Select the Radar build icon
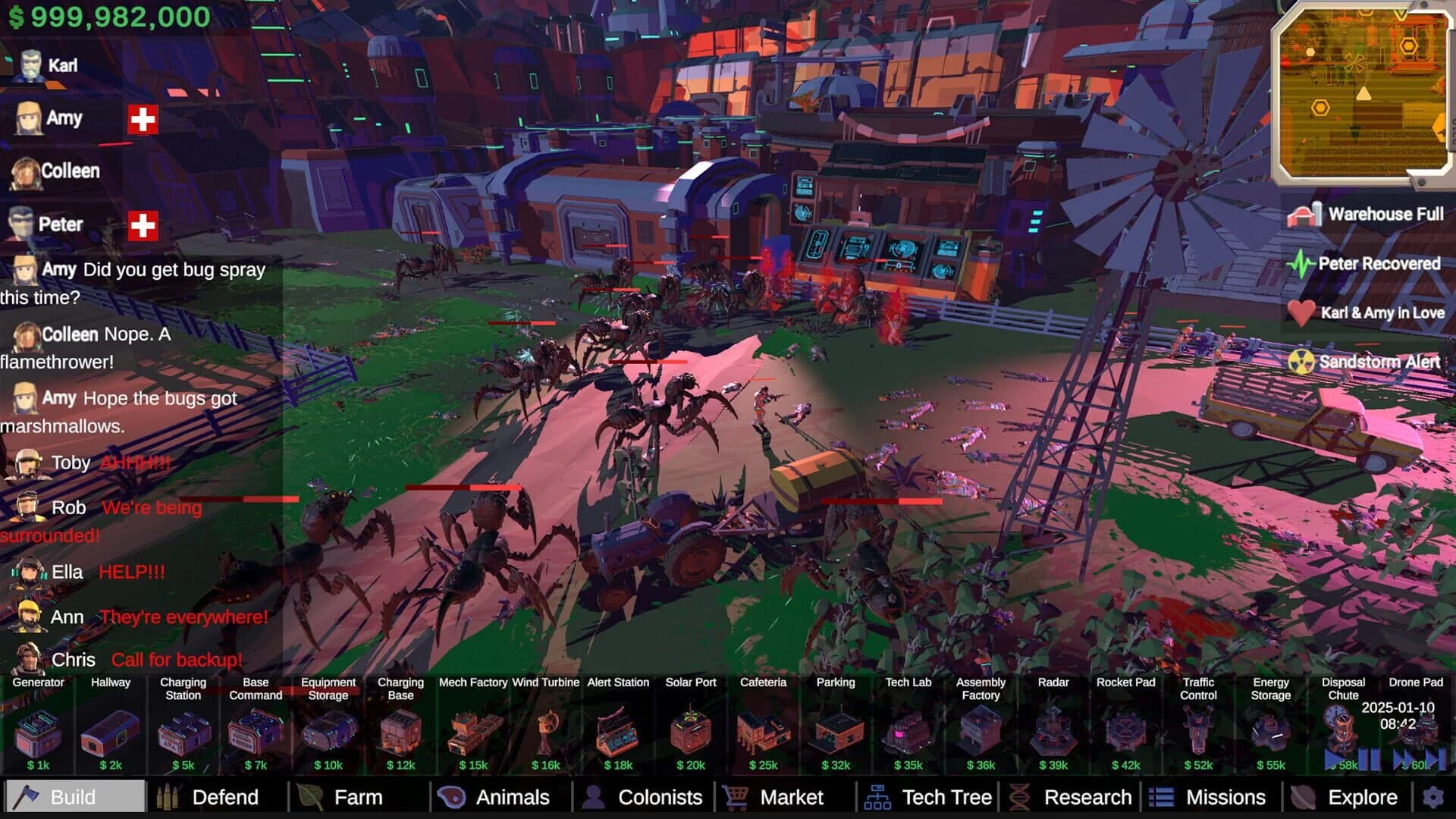 tap(1053, 730)
